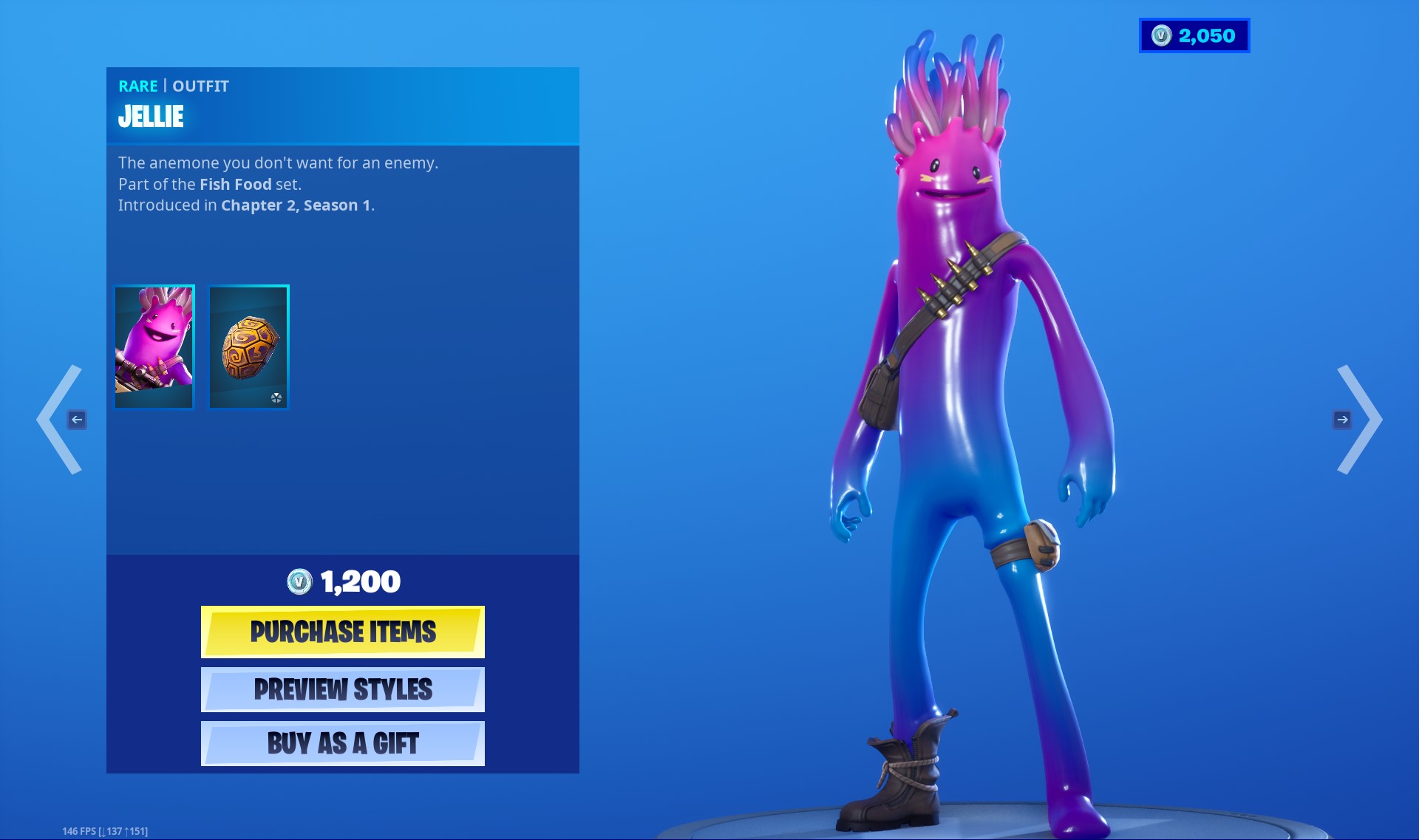Click the V-Bucks coin icon beside 2,050 balance
Image resolution: width=1419 pixels, height=840 pixels.
click(x=1162, y=35)
